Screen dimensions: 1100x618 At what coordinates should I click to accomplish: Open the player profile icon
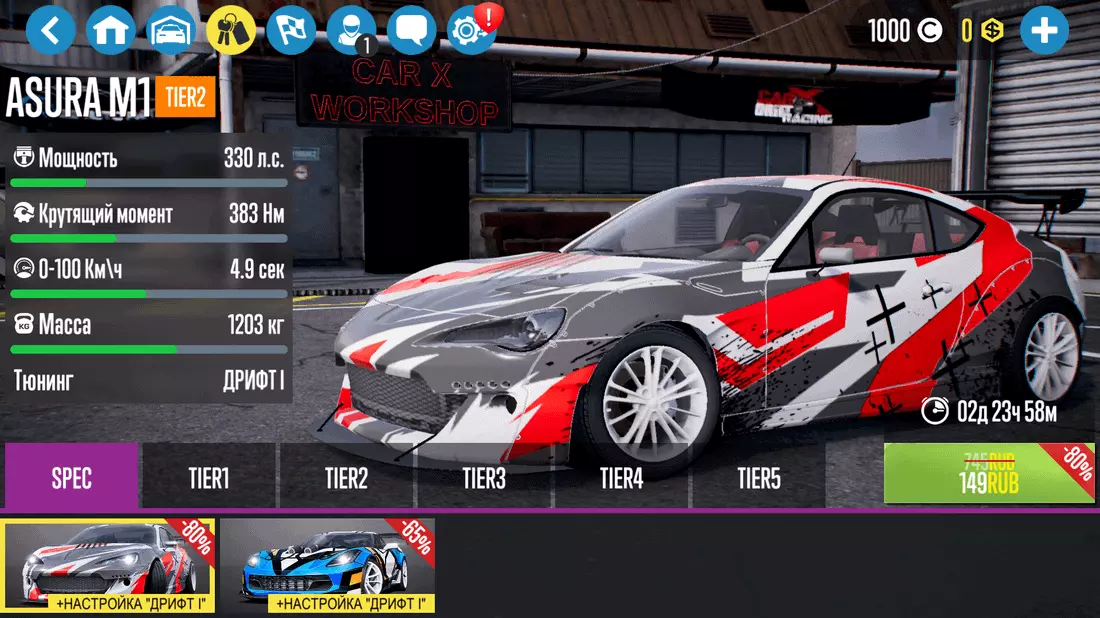tap(351, 31)
